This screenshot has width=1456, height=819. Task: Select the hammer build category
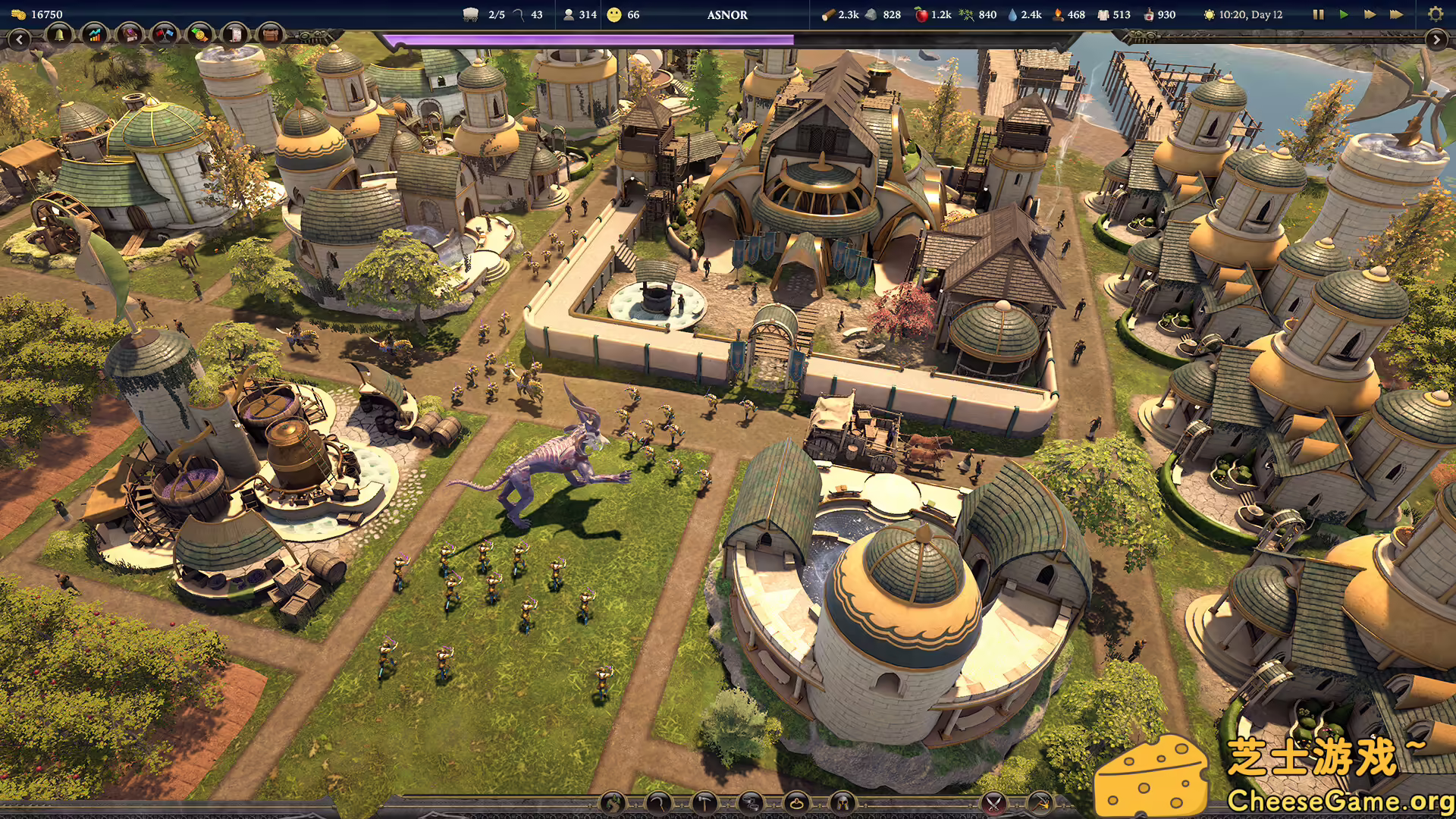pos(705,803)
